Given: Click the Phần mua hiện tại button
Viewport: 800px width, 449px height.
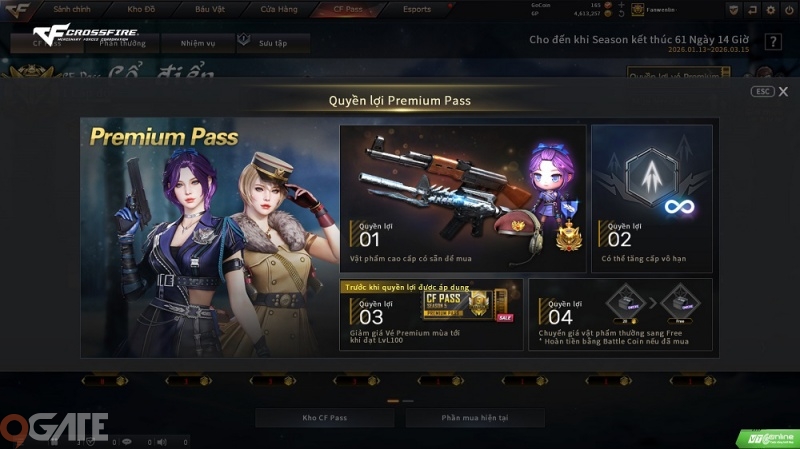Looking at the screenshot, I should [475, 417].
